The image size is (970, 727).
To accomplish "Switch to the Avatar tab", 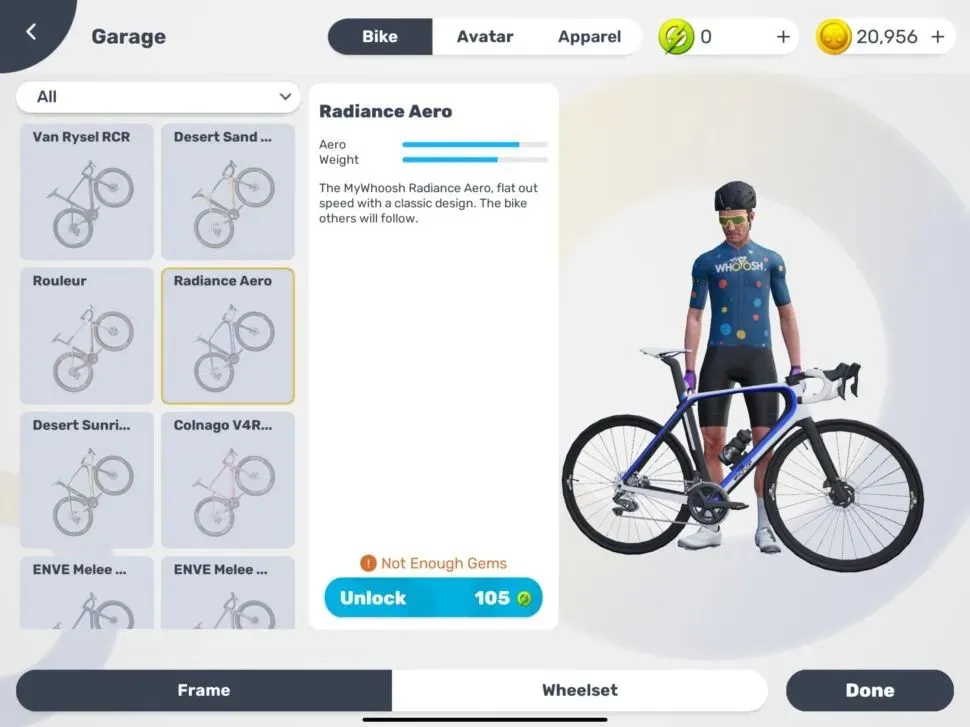I will pos(485,37).
